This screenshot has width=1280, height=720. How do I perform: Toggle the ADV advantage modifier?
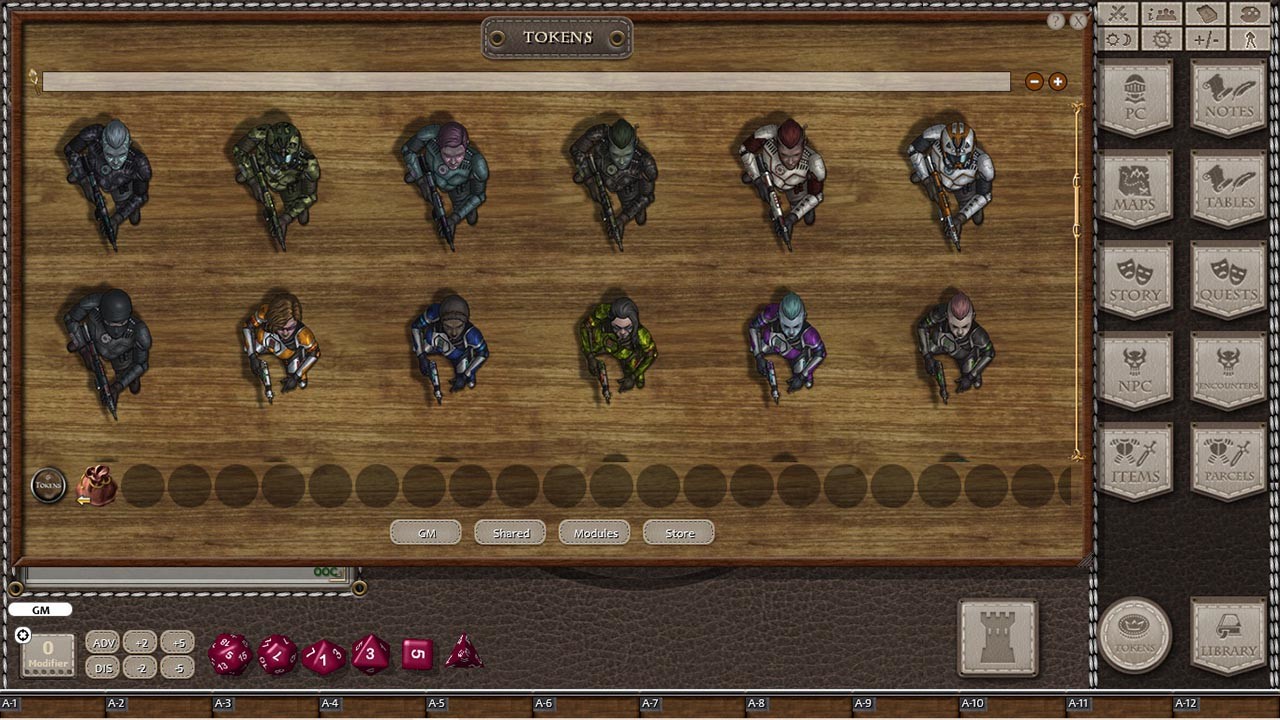pyautogui.click(x=103, y=643)
